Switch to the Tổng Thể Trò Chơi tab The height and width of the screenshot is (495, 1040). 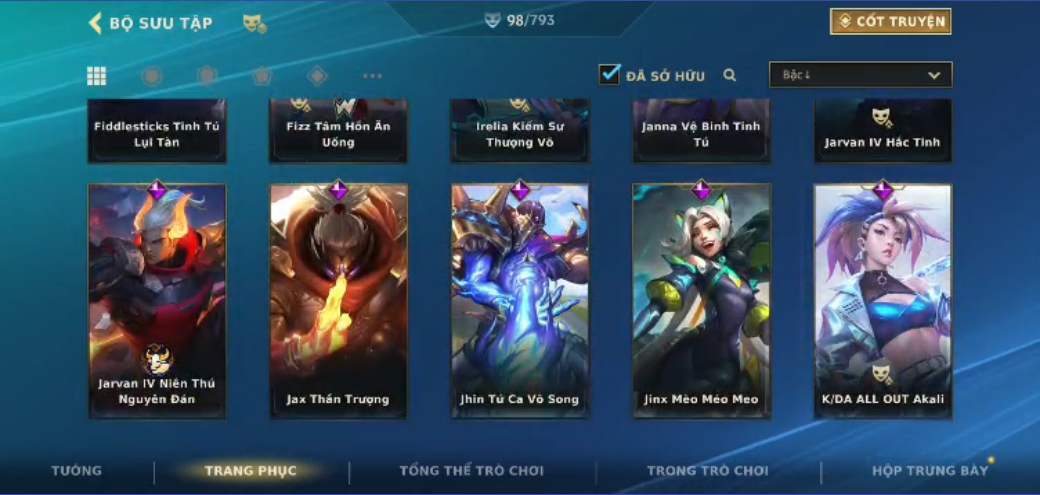point(471,471)
